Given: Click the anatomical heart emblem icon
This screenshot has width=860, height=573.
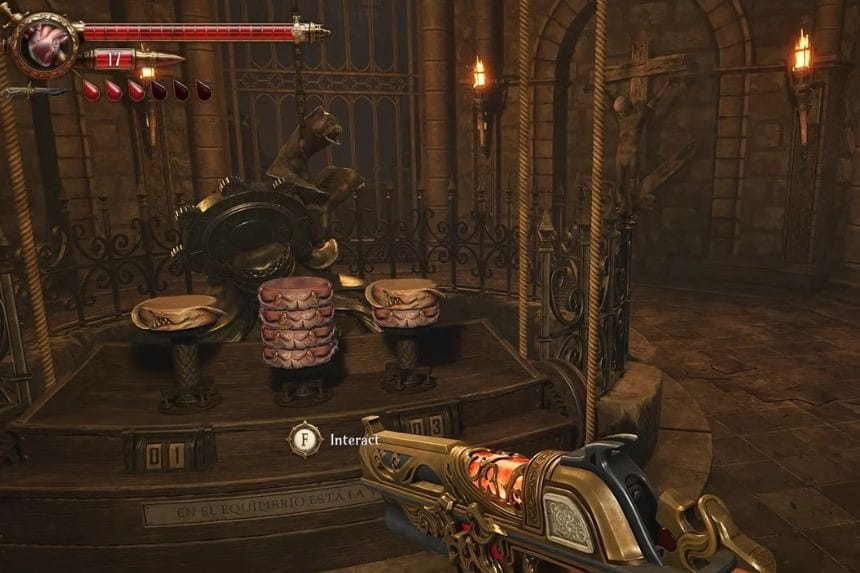Looking at the screenshot, I should tap(44, 43).
